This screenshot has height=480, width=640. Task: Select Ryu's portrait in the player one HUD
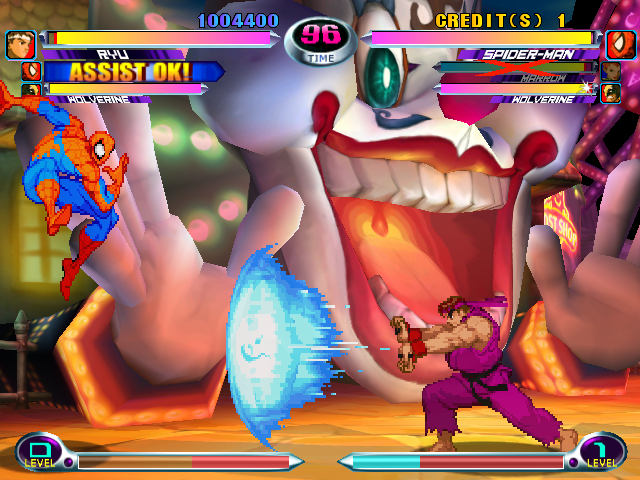tap(20, 45)
